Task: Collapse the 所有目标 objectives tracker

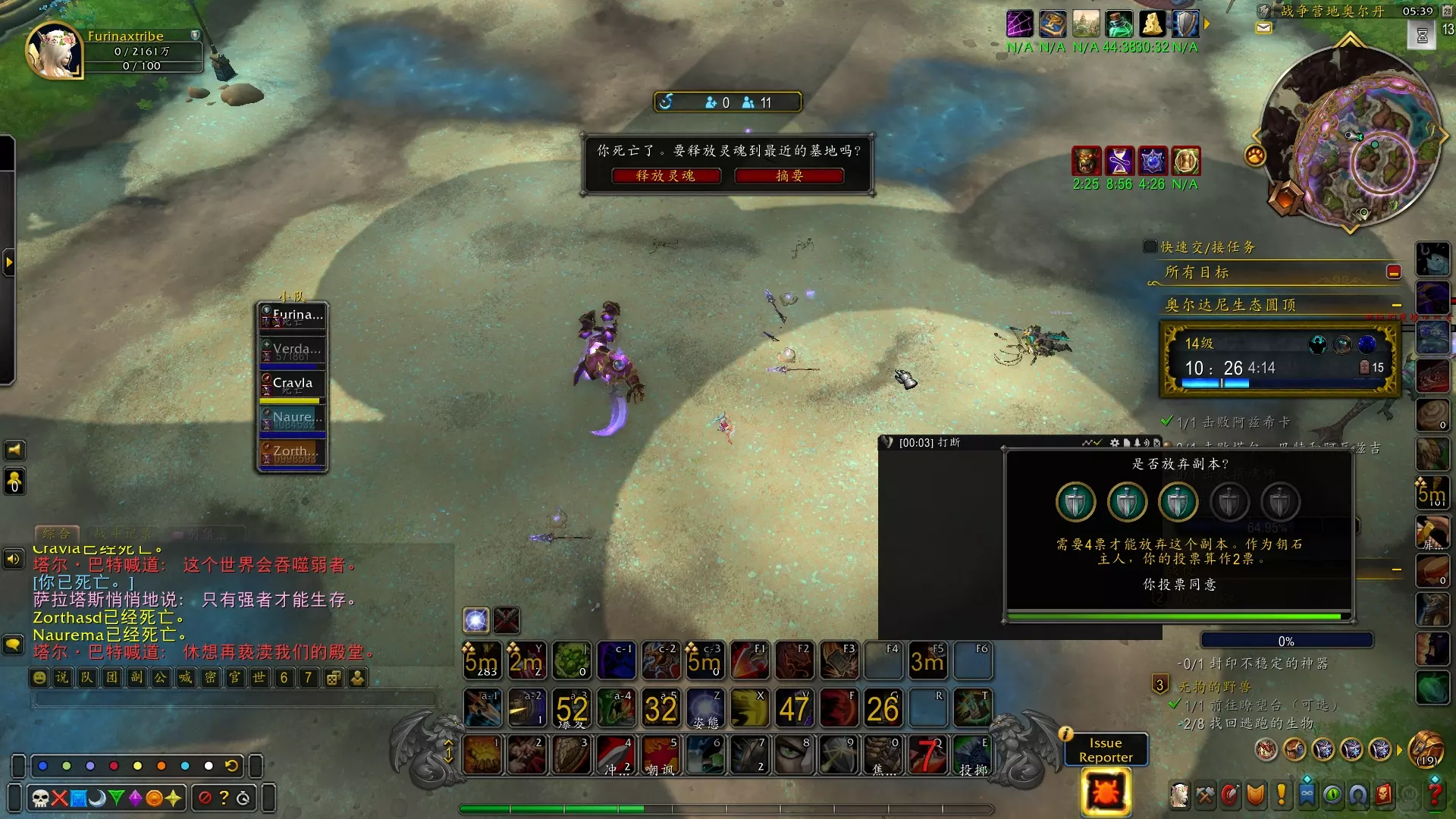Action: (1393, 272)
